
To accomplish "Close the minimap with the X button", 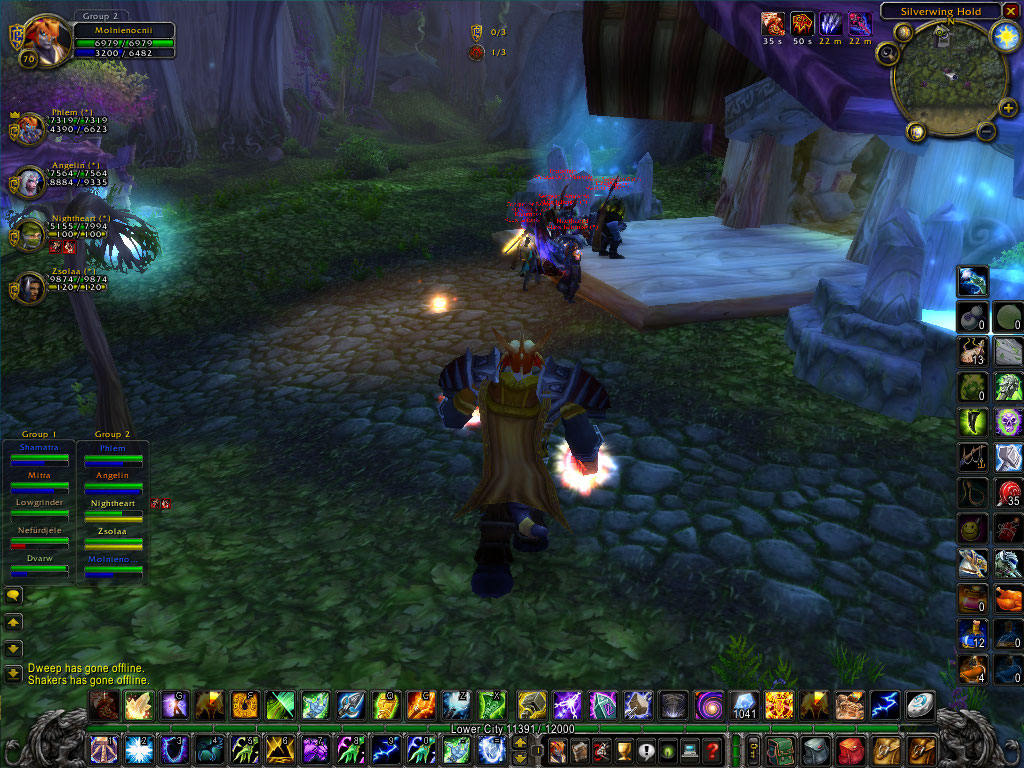I will (1010, 11).
